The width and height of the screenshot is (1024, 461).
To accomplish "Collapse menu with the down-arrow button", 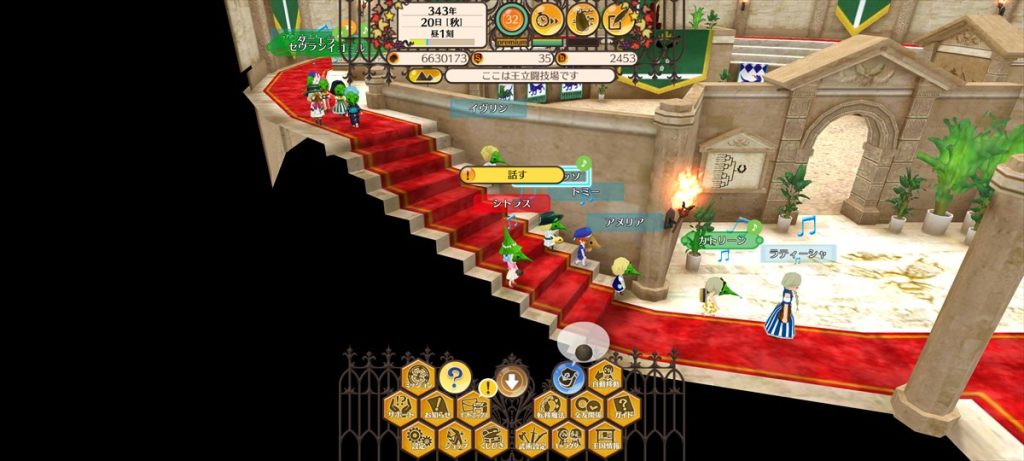I will pyautogui.click(x=511, y=379).
